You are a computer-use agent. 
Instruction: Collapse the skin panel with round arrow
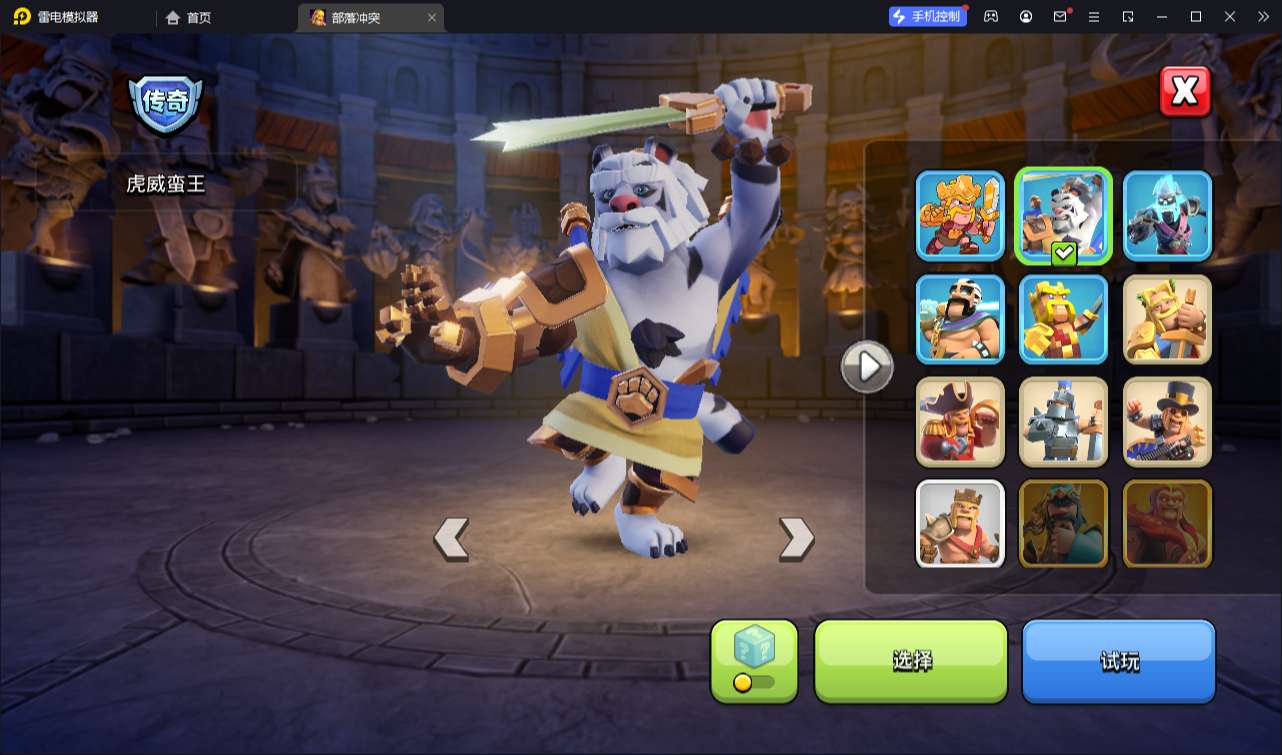[x=866, y=367]
